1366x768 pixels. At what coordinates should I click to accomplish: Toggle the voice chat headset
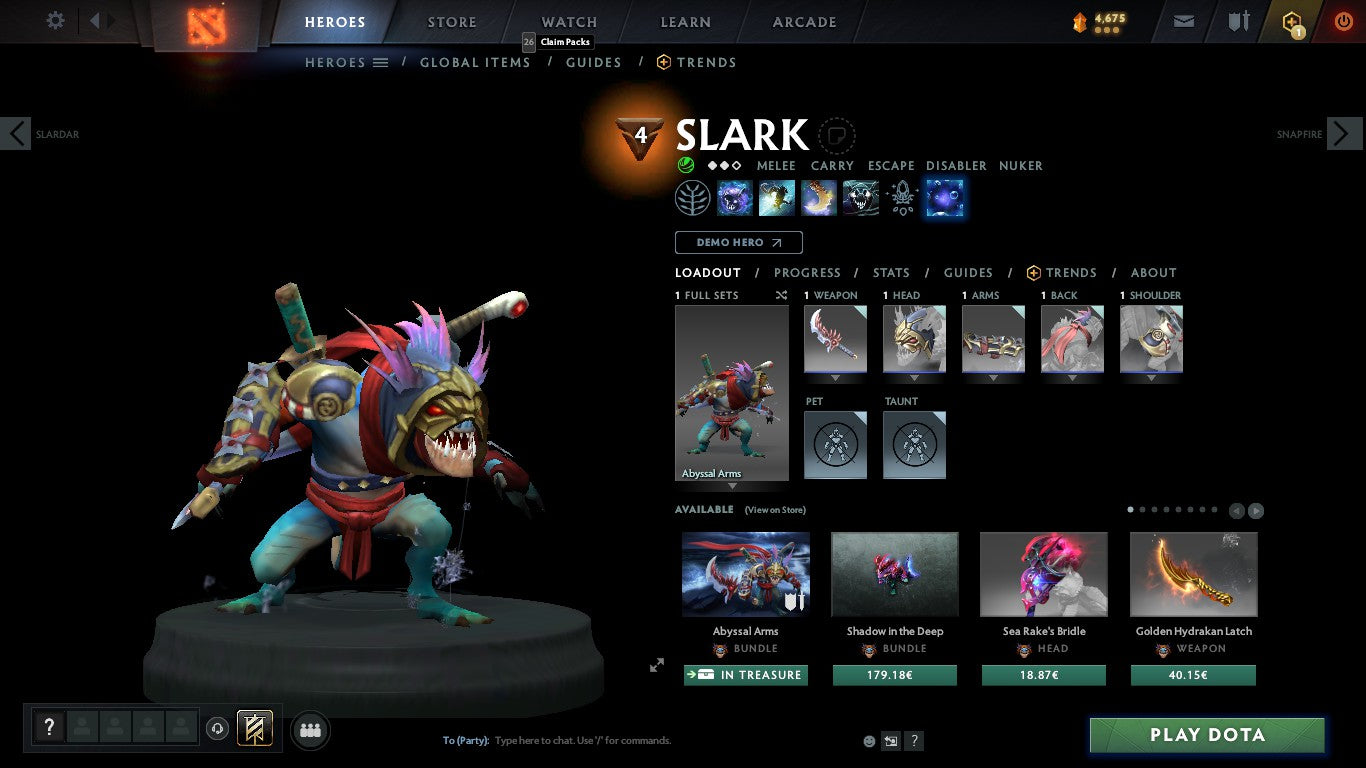pyautogui.click(x=217, y=730)
